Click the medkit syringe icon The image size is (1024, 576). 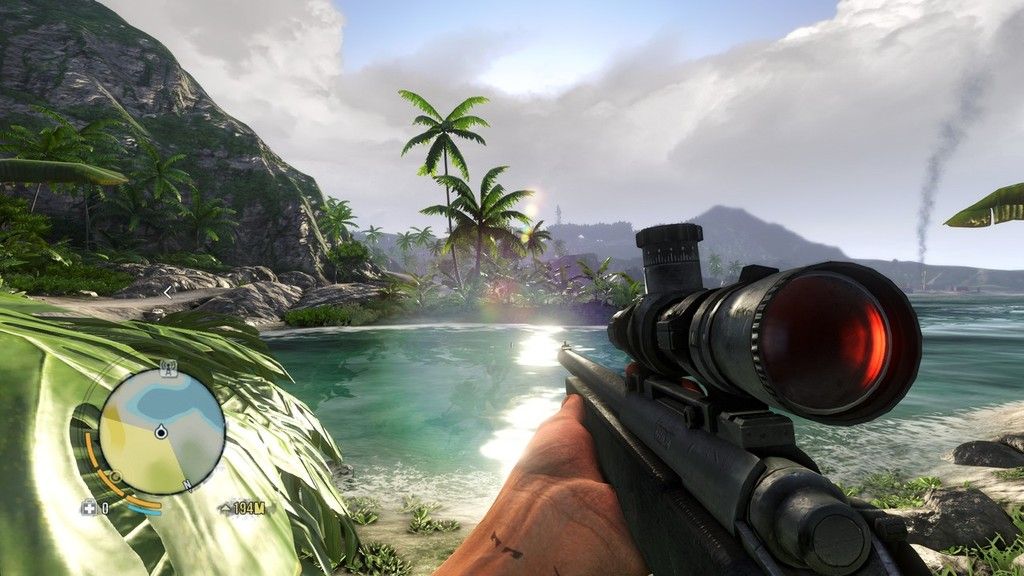click(88, 507)
